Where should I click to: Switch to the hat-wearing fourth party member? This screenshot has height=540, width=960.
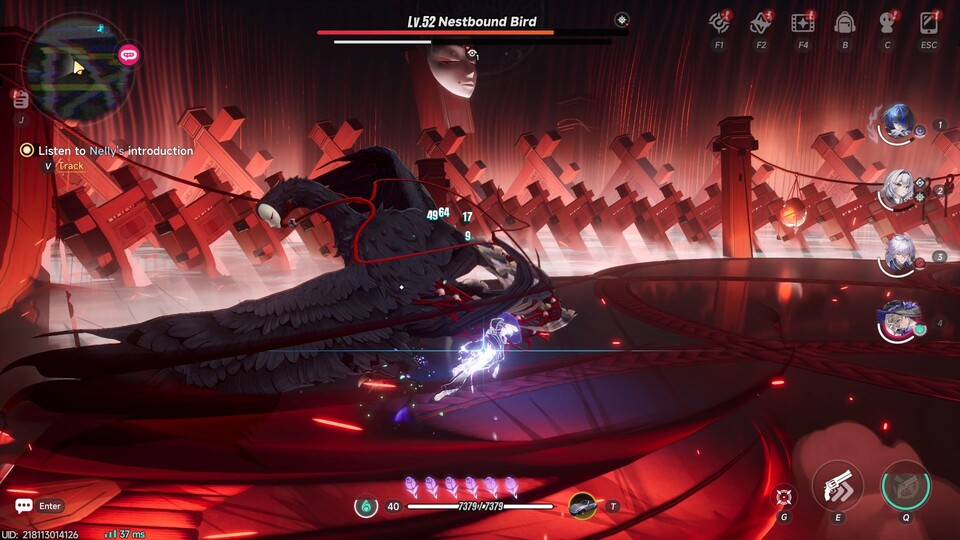(896, 322)
